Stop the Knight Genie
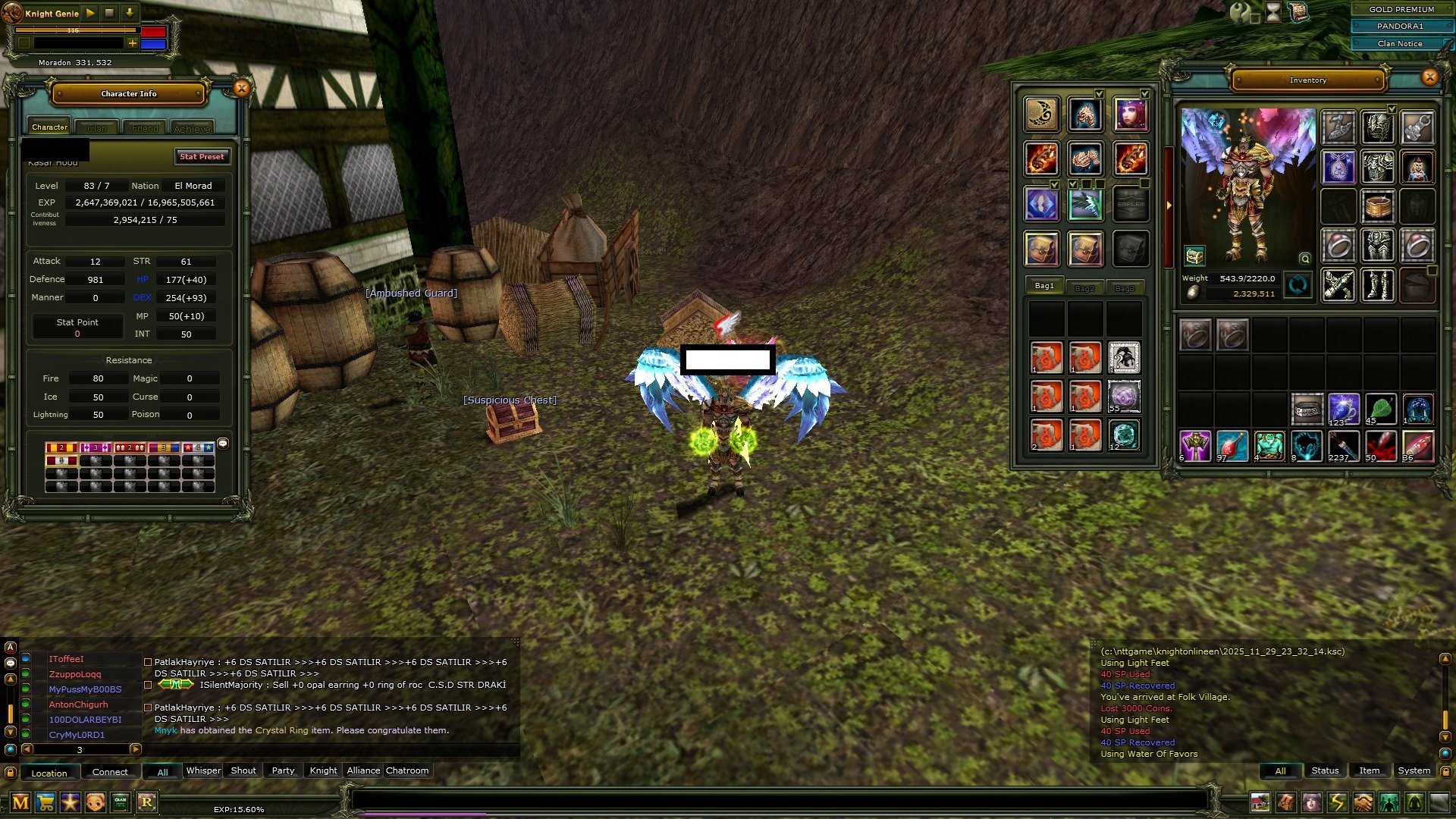 [109, 13]
